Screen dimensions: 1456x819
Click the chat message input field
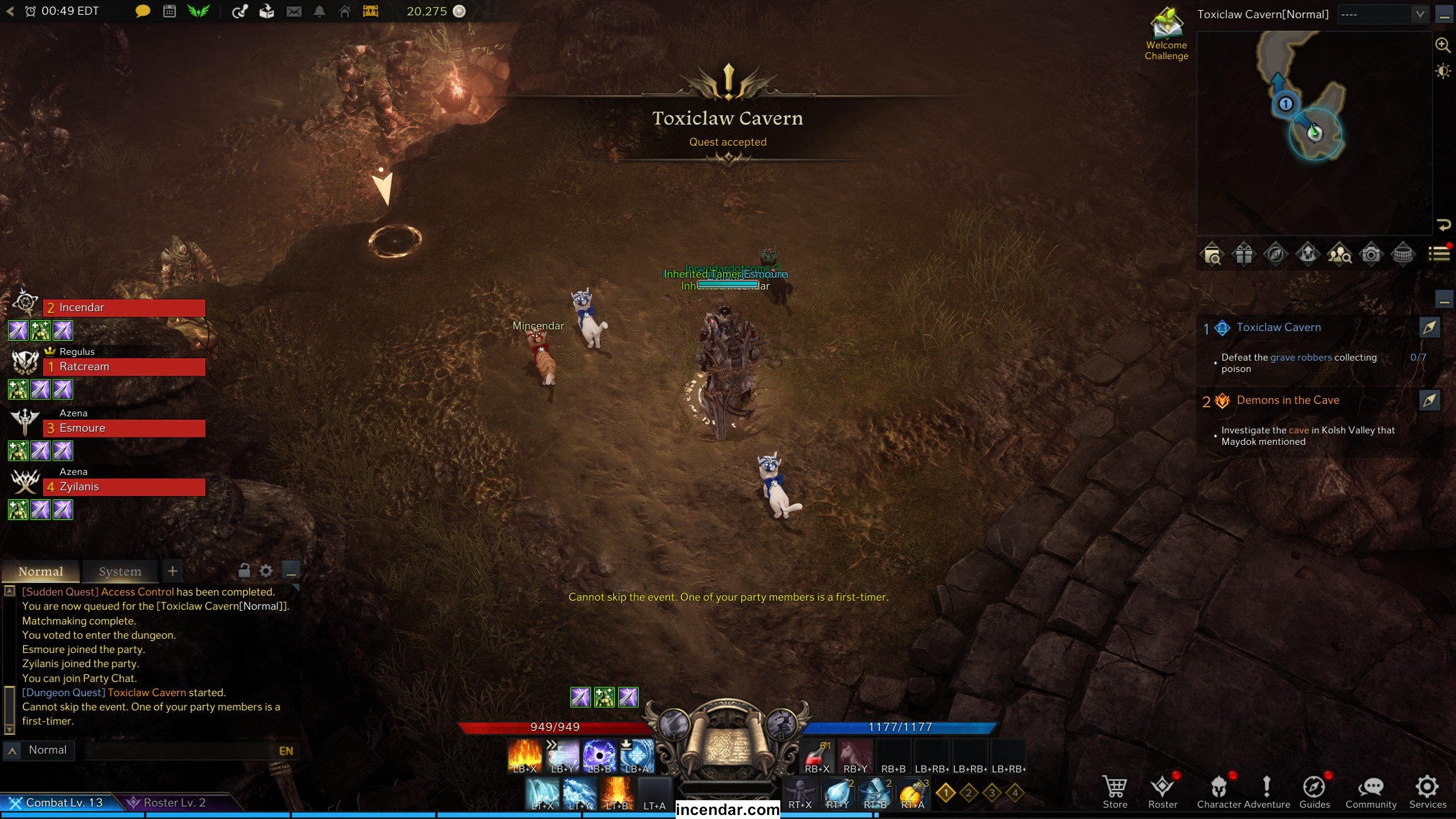point(182,751)
